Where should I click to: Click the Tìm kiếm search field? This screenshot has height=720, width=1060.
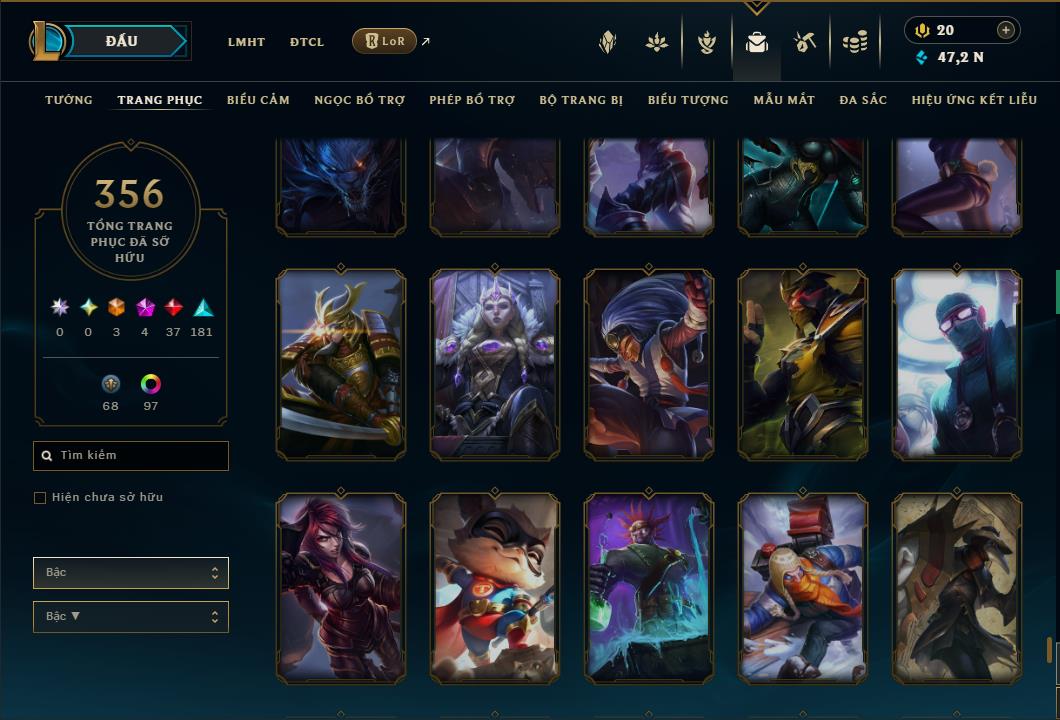[x=131, y=456]
